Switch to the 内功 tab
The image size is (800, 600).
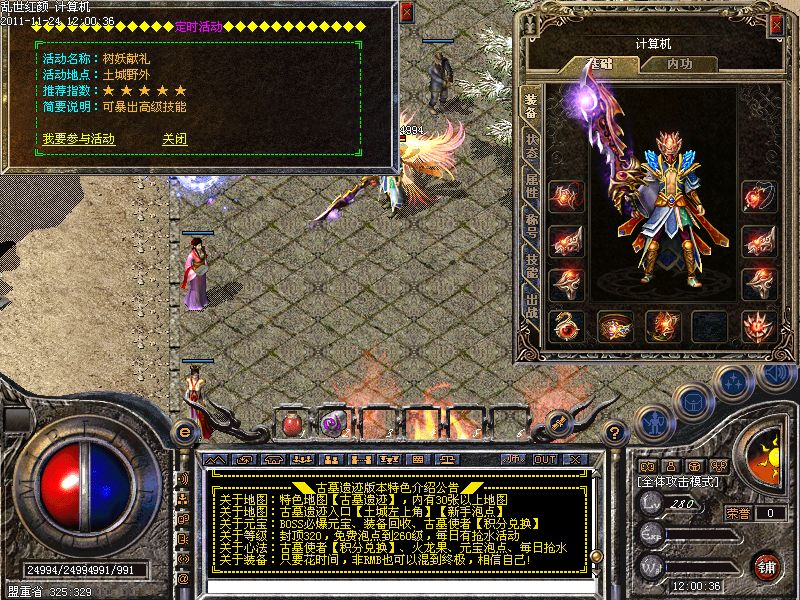pos(678,64)
